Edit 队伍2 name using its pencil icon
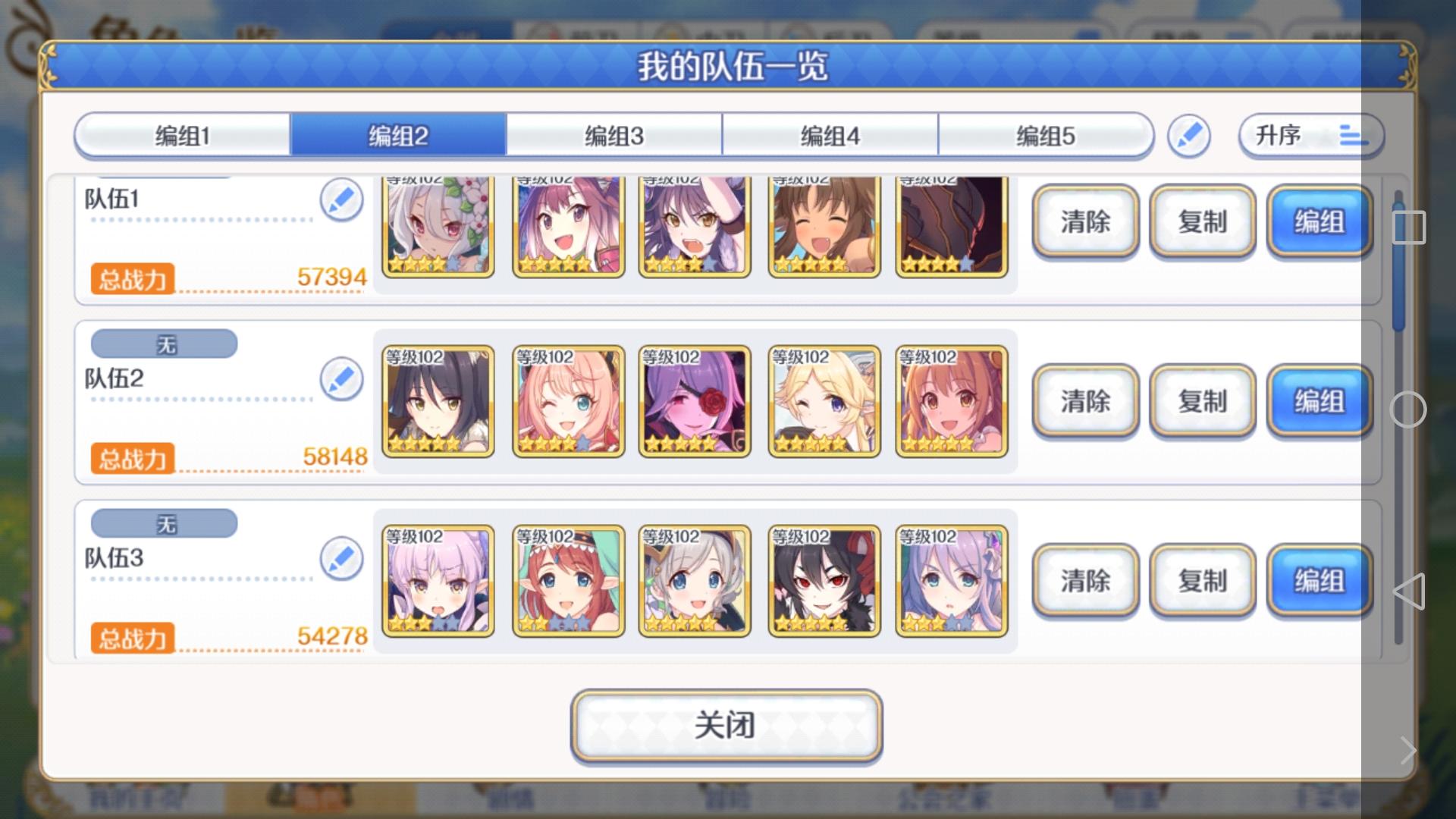 click(x=342, y=378)
